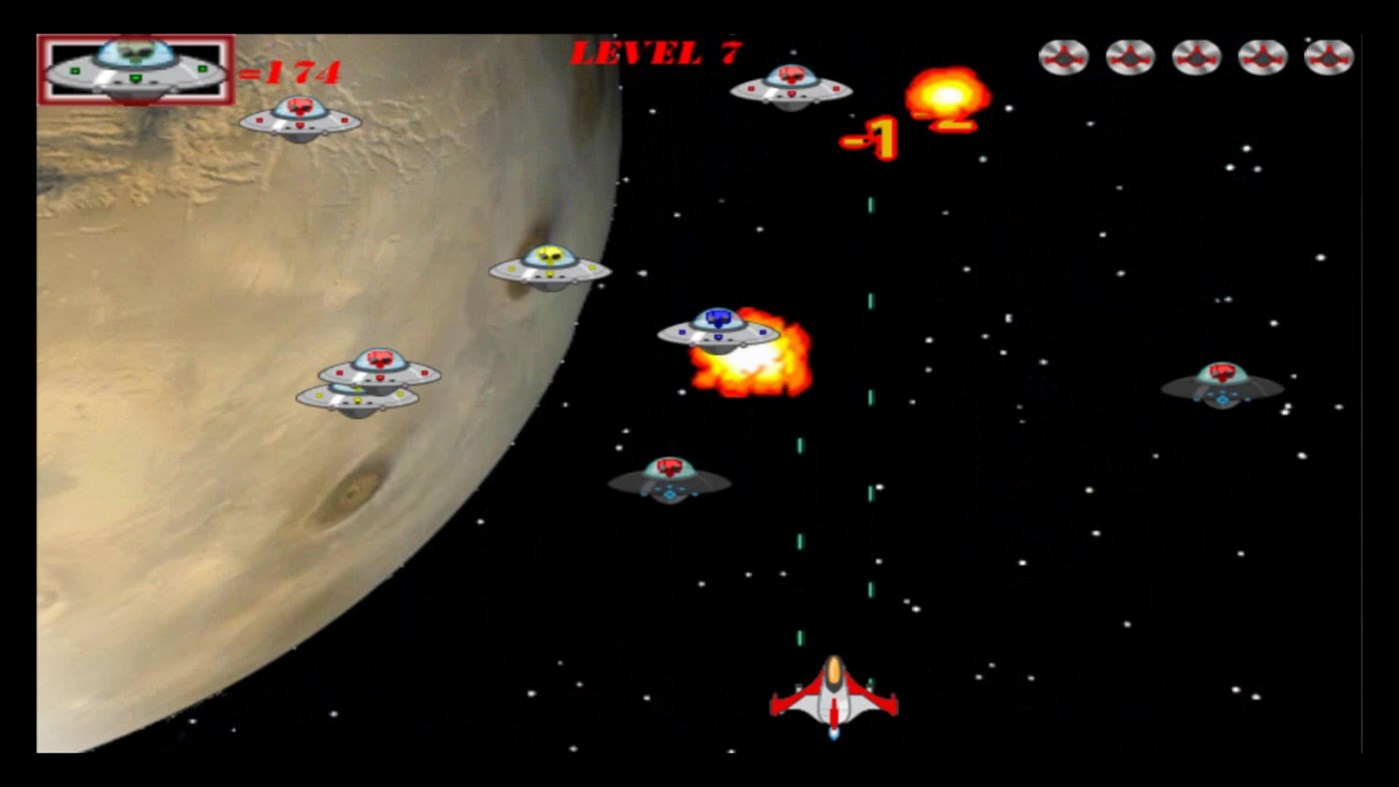
Task: Click the small UFO below the big explosion
Action: point(667,478)
